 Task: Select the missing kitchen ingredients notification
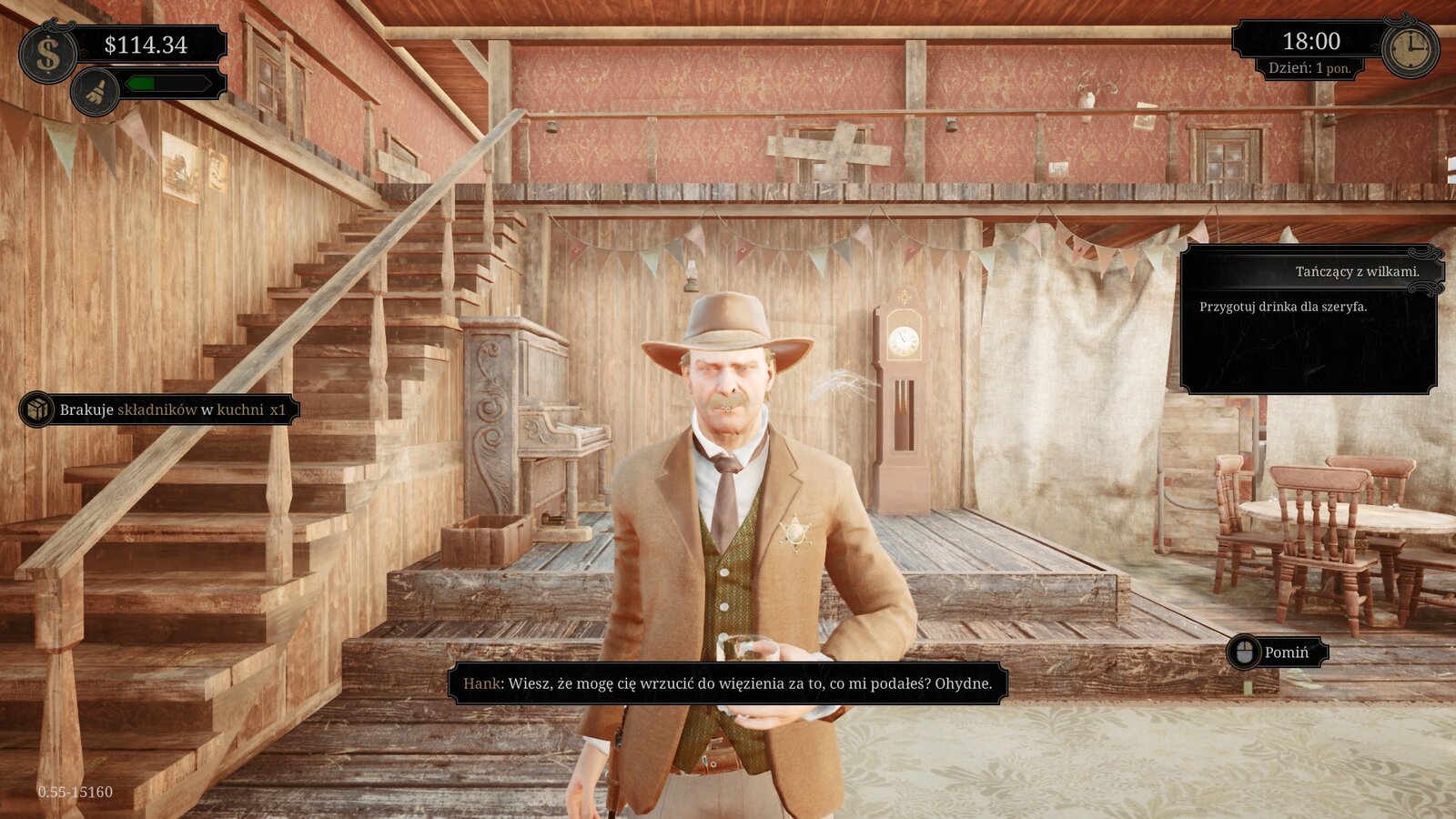(x=160, y=409)
